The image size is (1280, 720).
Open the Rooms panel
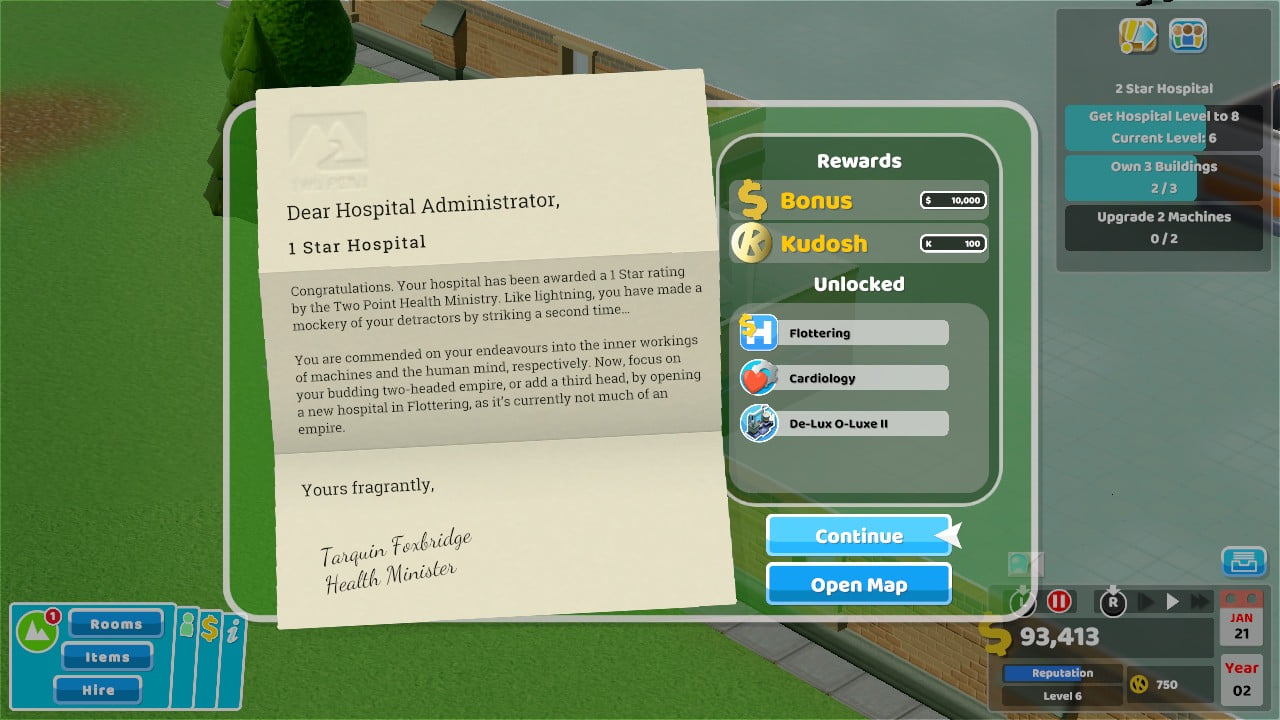click(x=115, y=623)
